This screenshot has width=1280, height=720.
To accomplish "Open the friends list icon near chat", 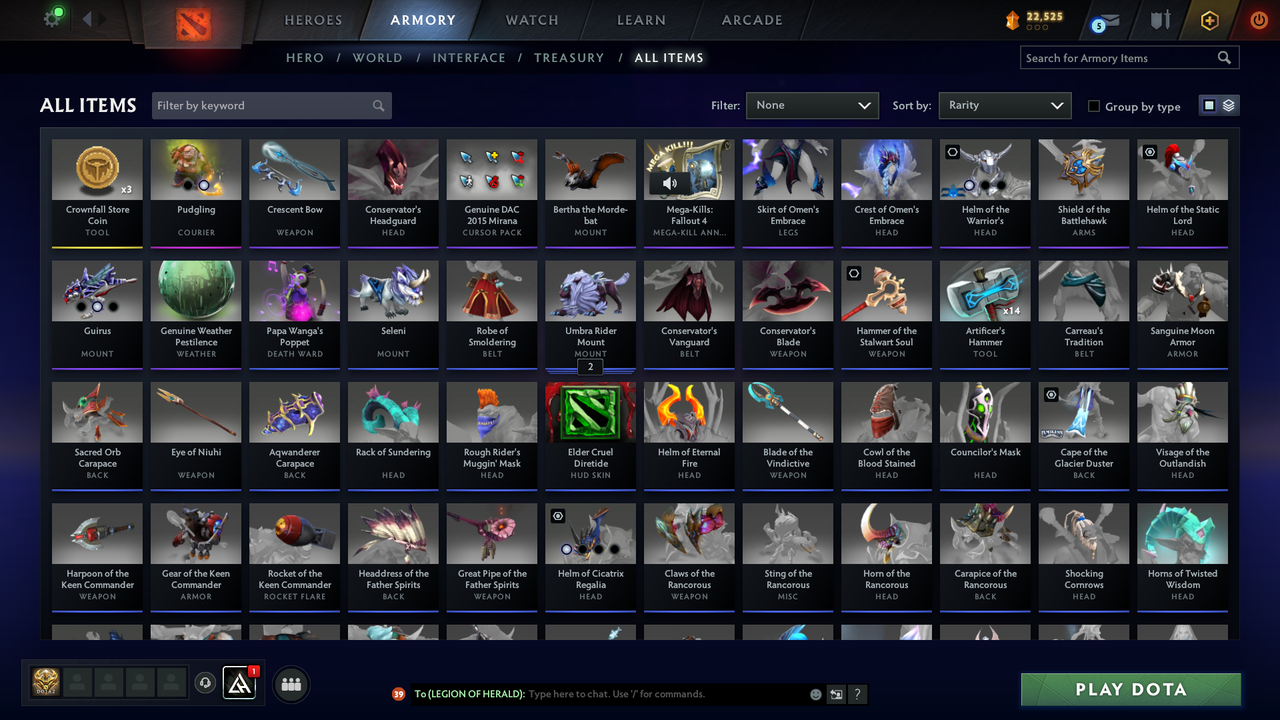I will point(290,684).
